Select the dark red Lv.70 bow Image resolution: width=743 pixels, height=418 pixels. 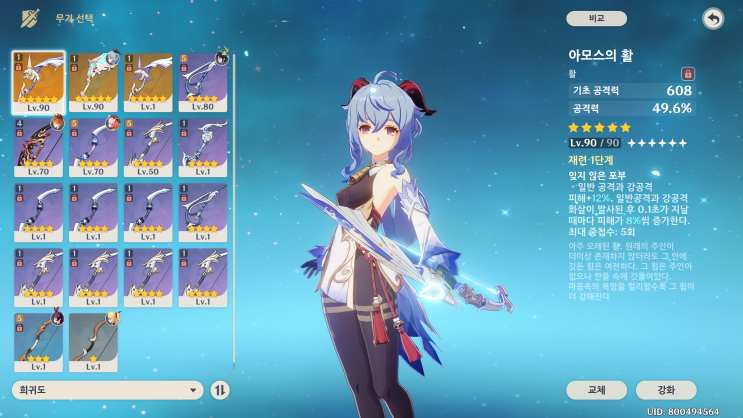(x=39, y=147)
